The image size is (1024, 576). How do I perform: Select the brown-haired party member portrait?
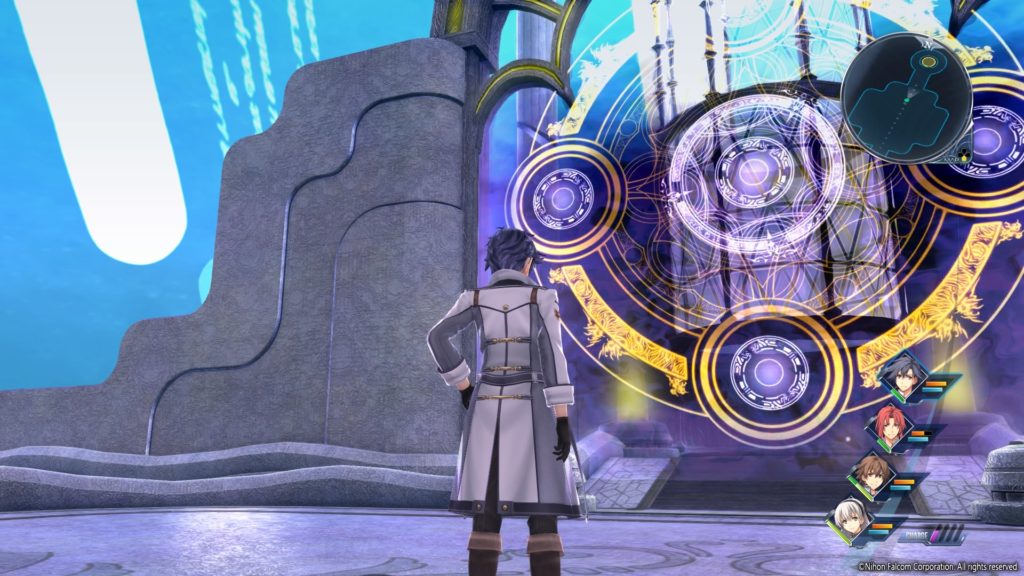click(870, 476)
